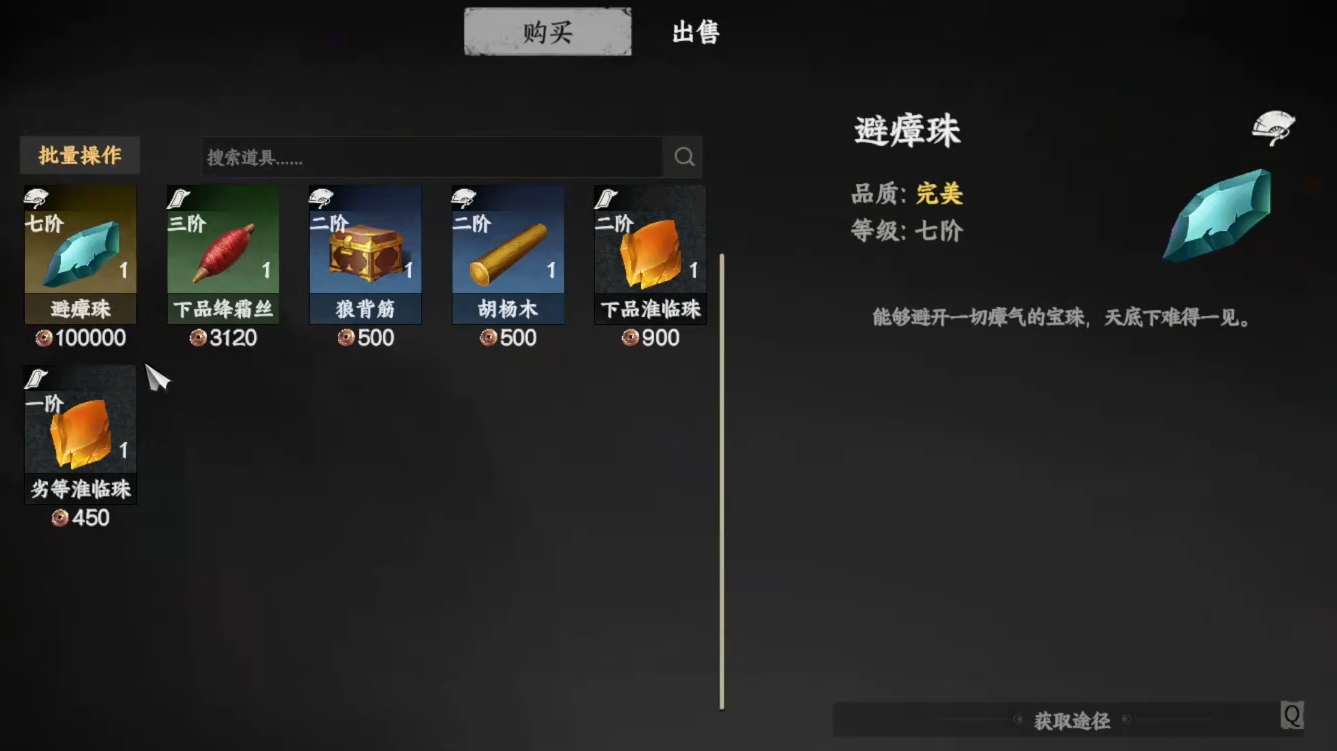
Task: Click the Q shortcut icon on 获取途径 bar
Action: tap(1291, 714)
